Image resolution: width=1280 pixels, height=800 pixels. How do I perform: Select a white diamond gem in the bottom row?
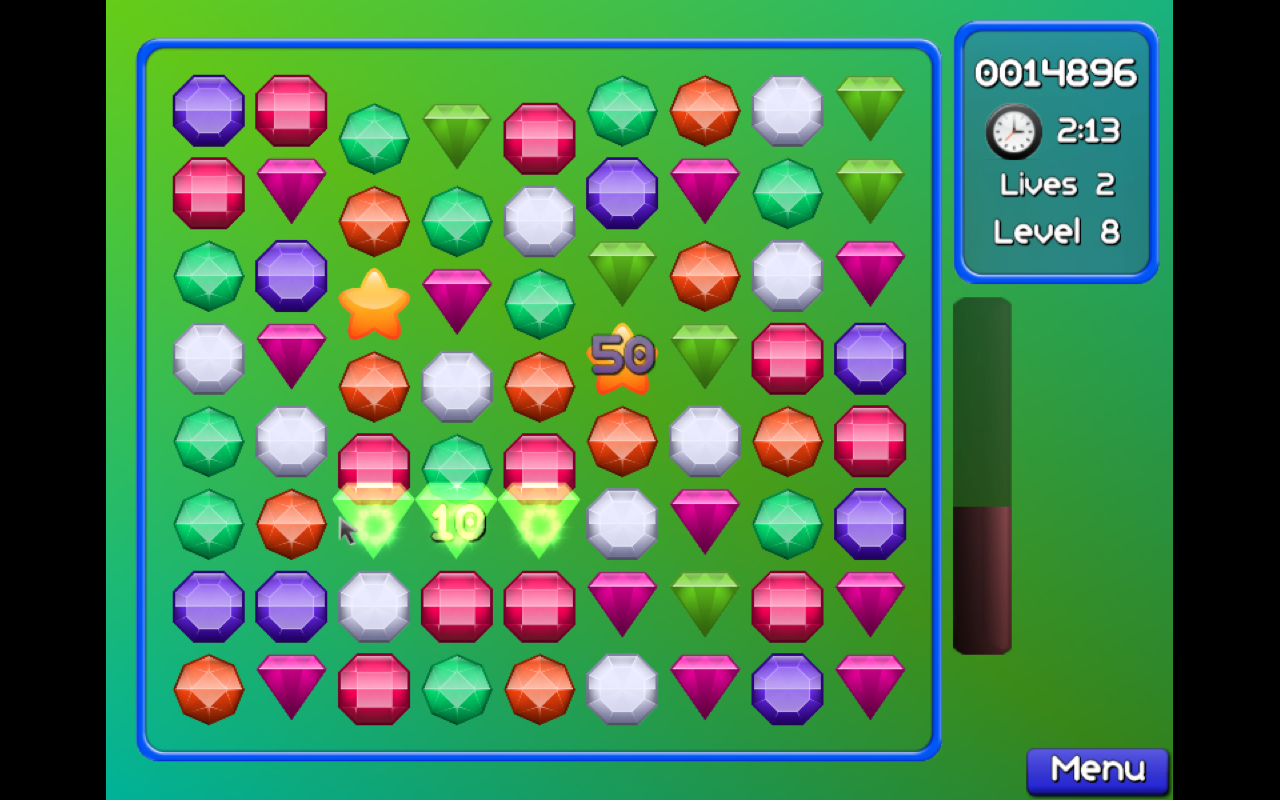coord(622,687)
